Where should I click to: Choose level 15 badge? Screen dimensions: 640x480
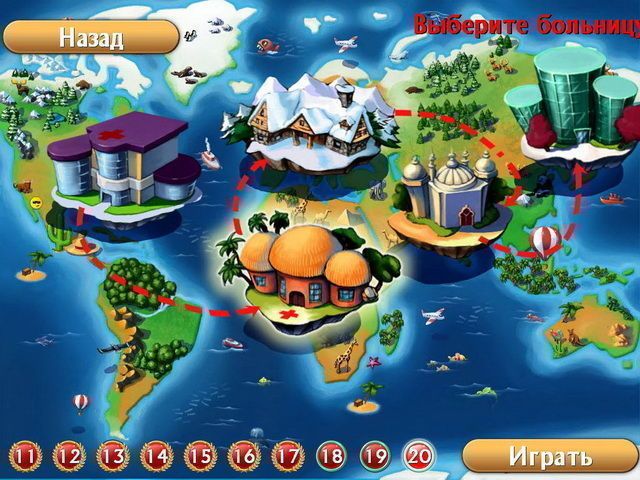[200, 457]
